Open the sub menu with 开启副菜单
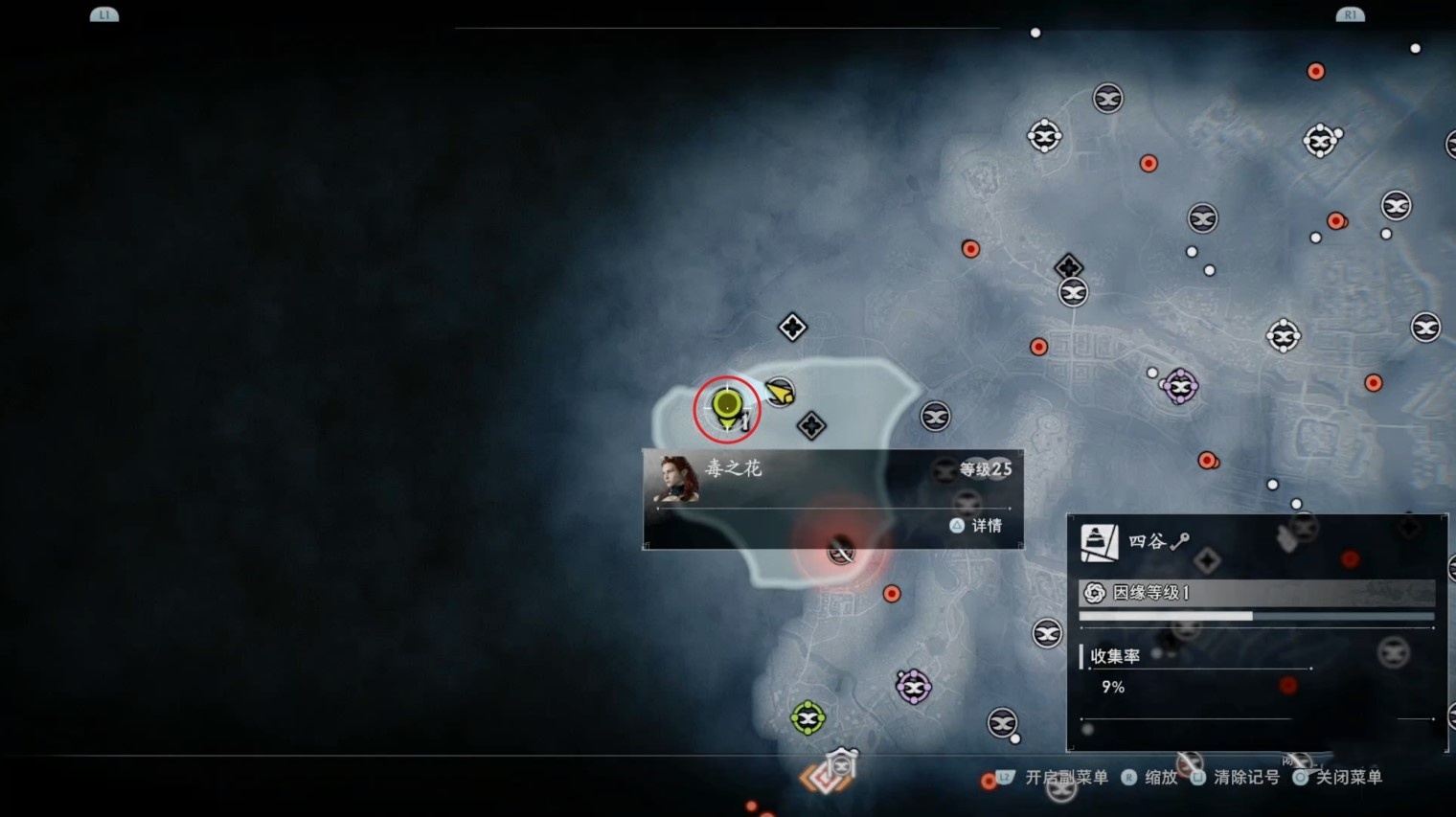 (x=1054, y=777)
